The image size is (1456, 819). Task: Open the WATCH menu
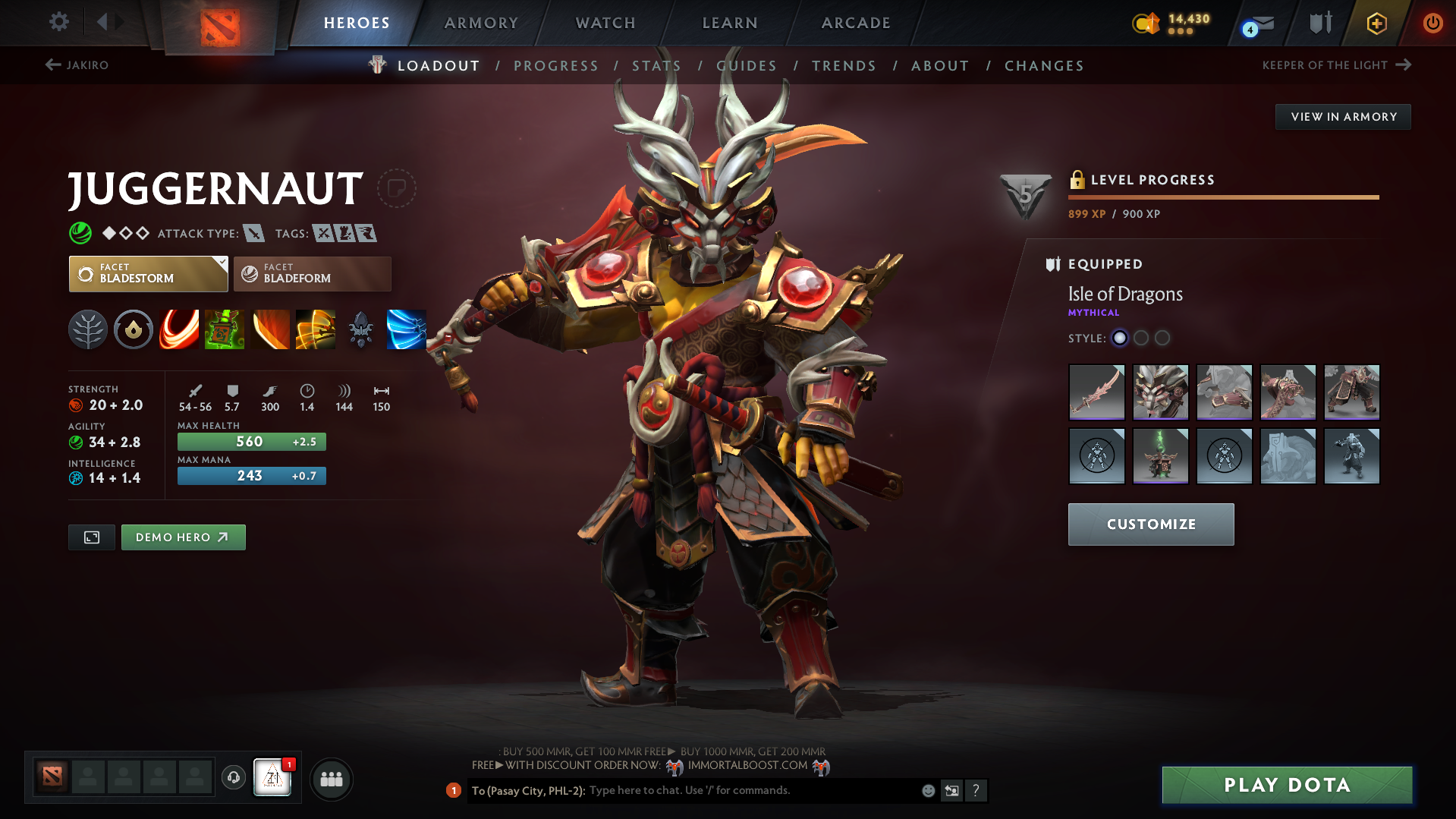[x=605, y=23]
